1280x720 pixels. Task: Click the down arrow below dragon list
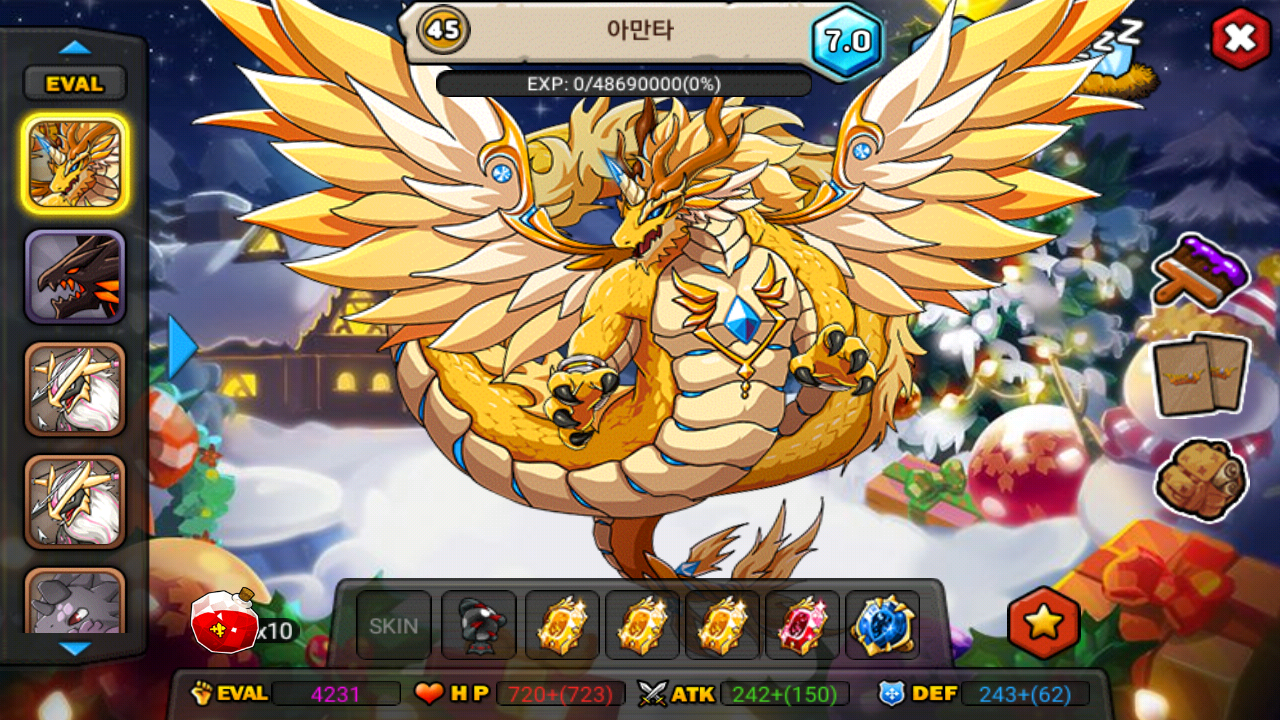75,648
